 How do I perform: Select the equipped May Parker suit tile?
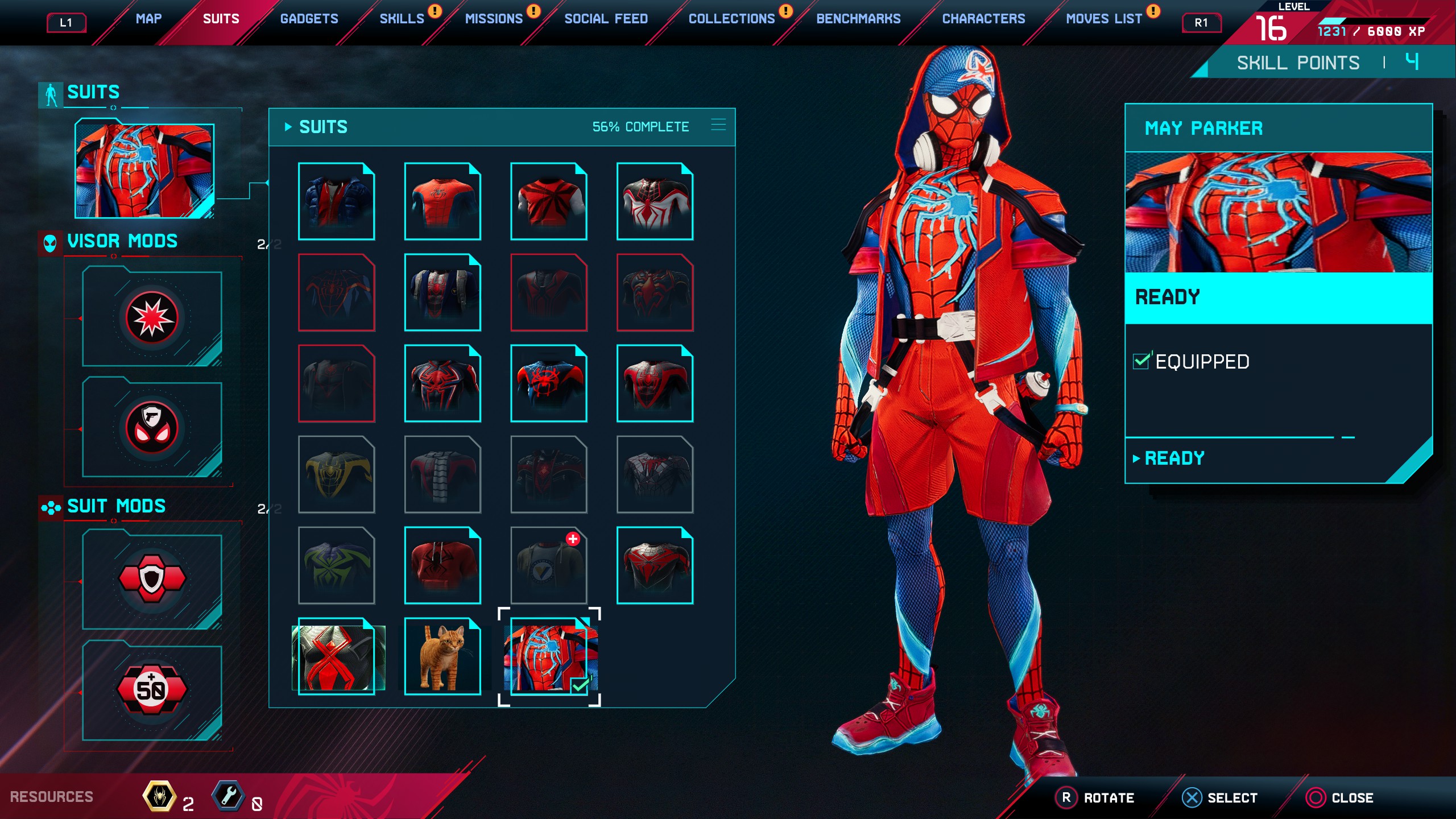pos(549,656)
